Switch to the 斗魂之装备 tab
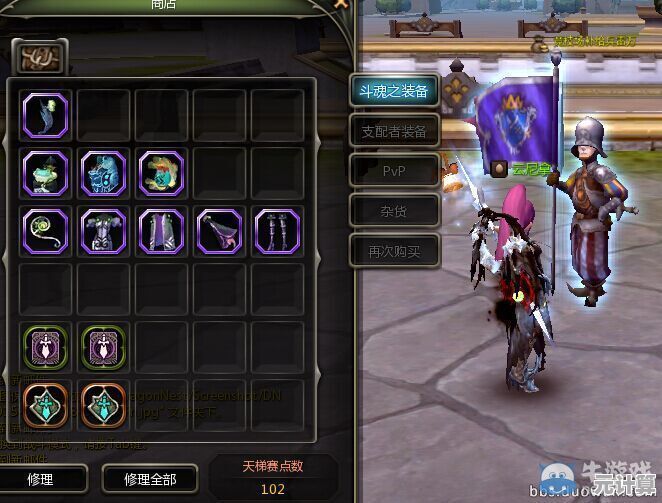The image size is (662, 503). pos(394,91)
